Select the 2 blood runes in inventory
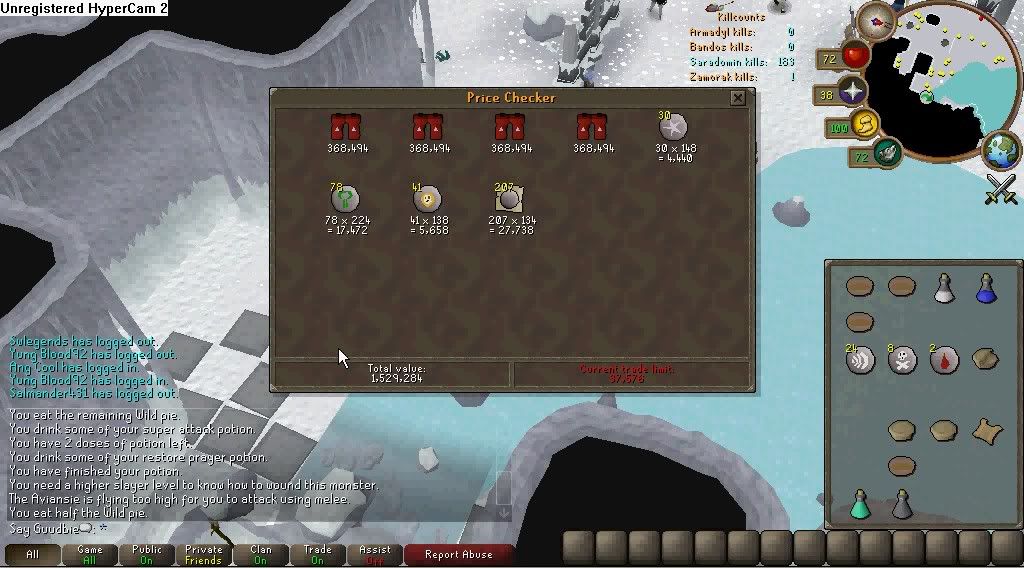 (944, 360)
